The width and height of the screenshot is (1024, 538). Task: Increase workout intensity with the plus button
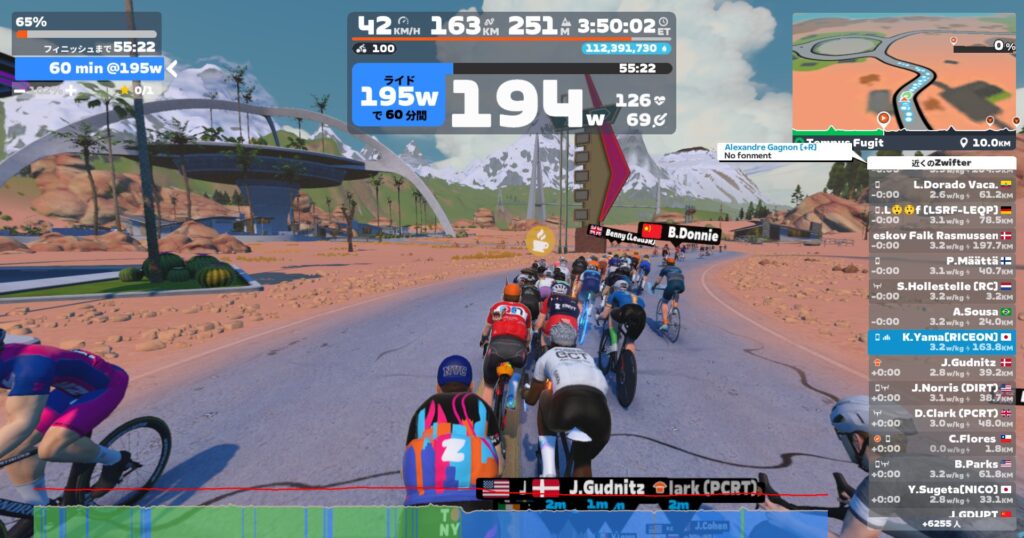(71, 90)
